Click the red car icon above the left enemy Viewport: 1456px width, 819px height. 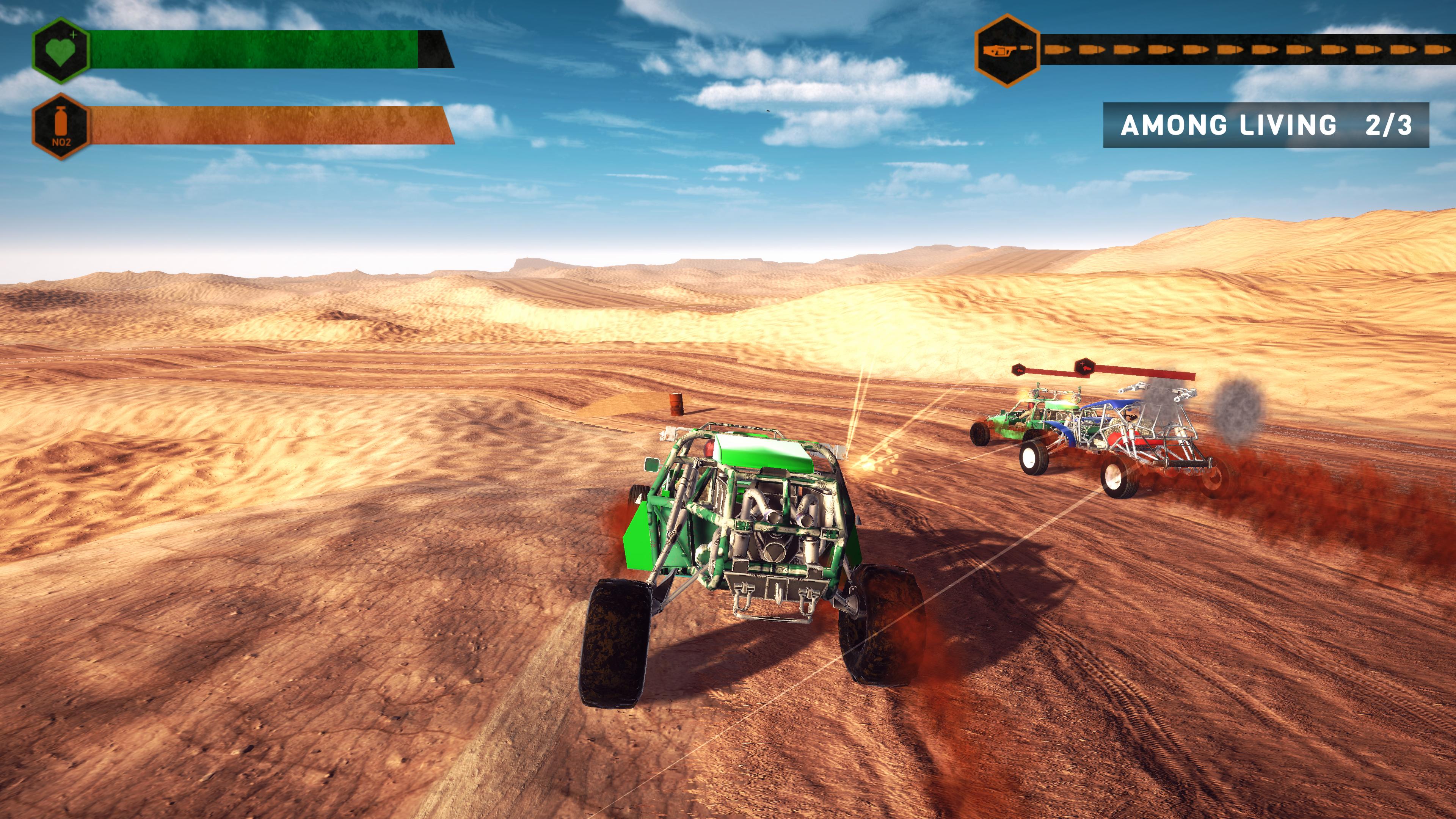tap(1019, 370)
